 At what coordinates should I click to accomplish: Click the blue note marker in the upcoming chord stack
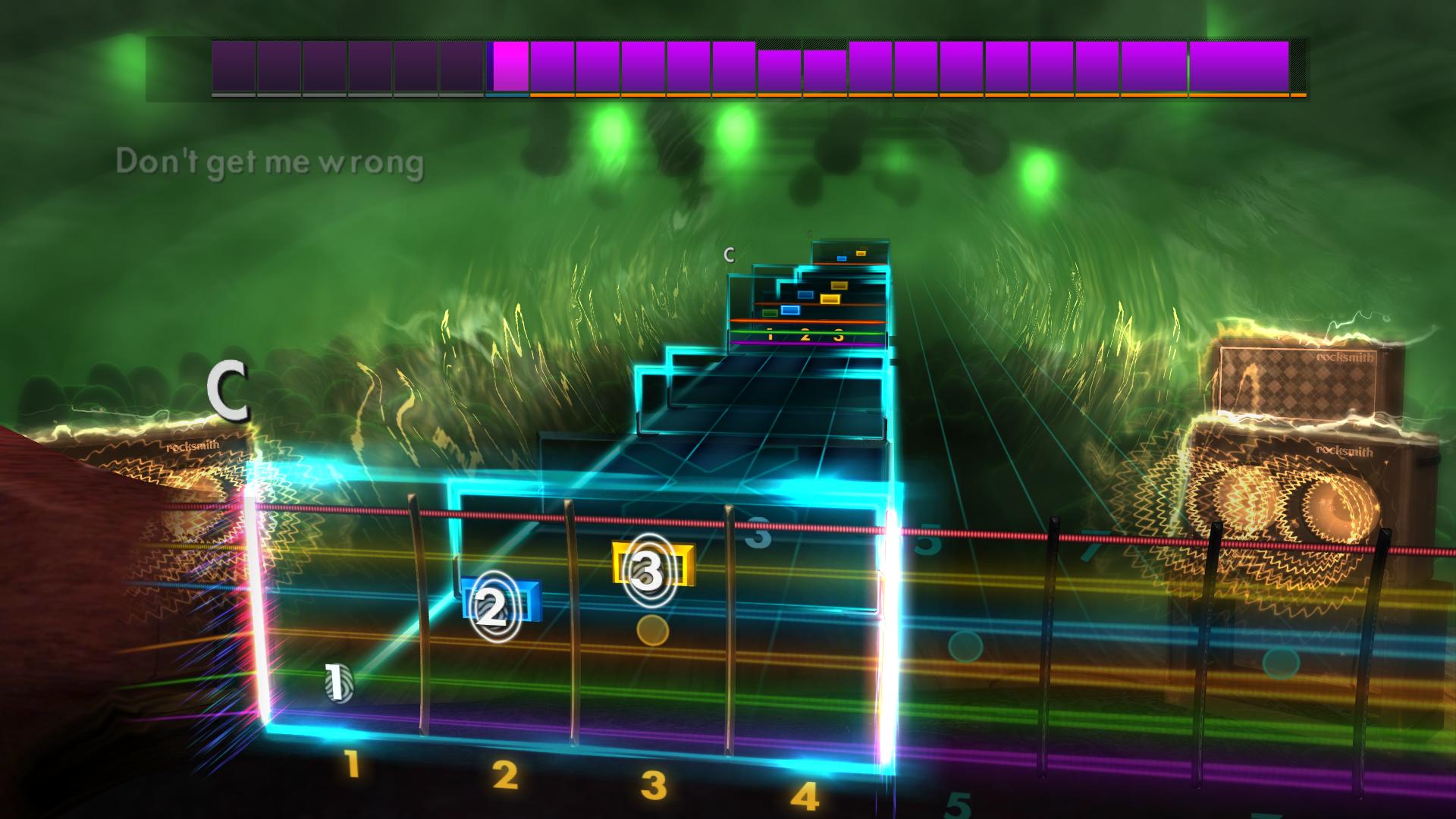(x=790, y=310)
